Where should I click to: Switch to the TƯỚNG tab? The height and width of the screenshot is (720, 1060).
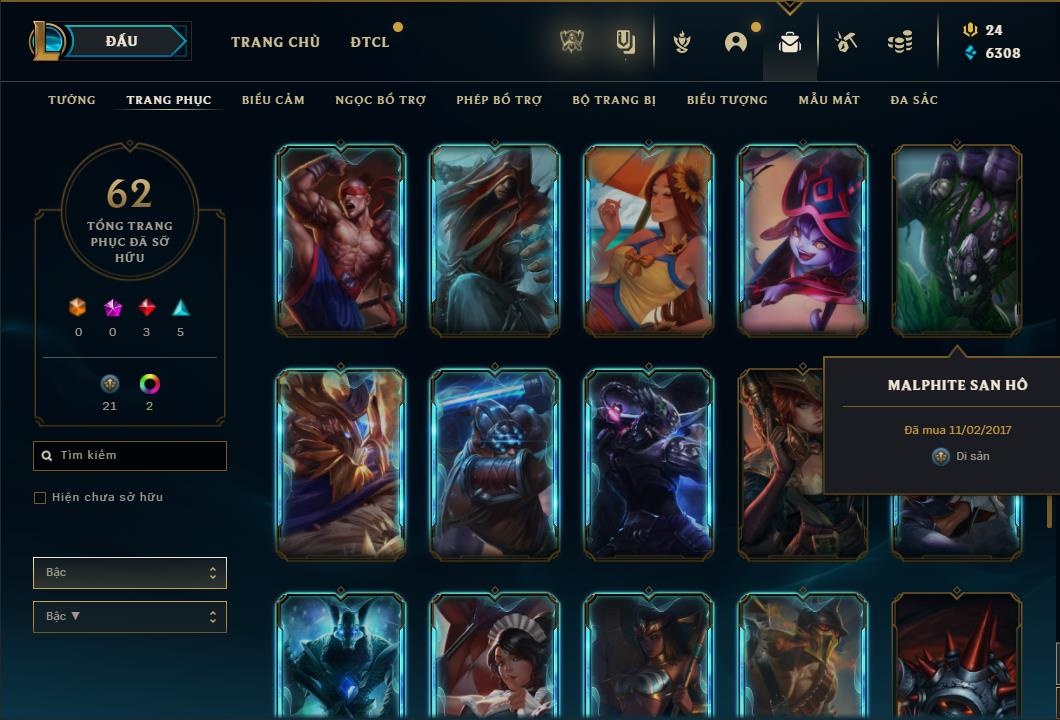point(72,100)
